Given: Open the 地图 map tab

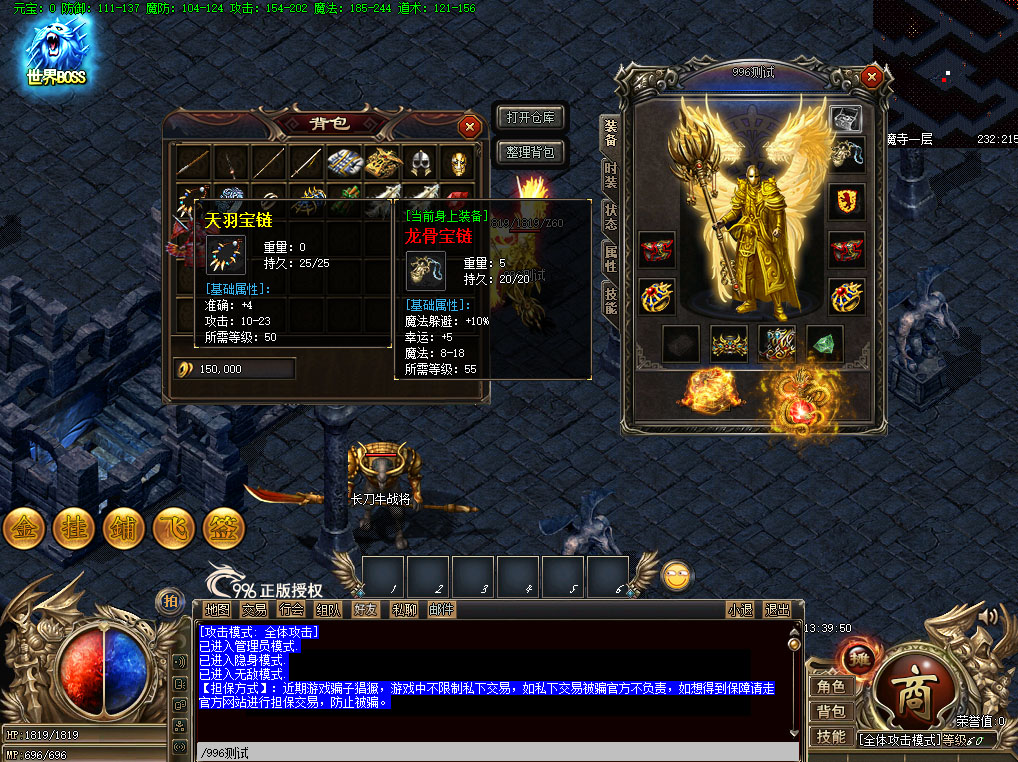Looking at the screenshot, I should [217, 609].
